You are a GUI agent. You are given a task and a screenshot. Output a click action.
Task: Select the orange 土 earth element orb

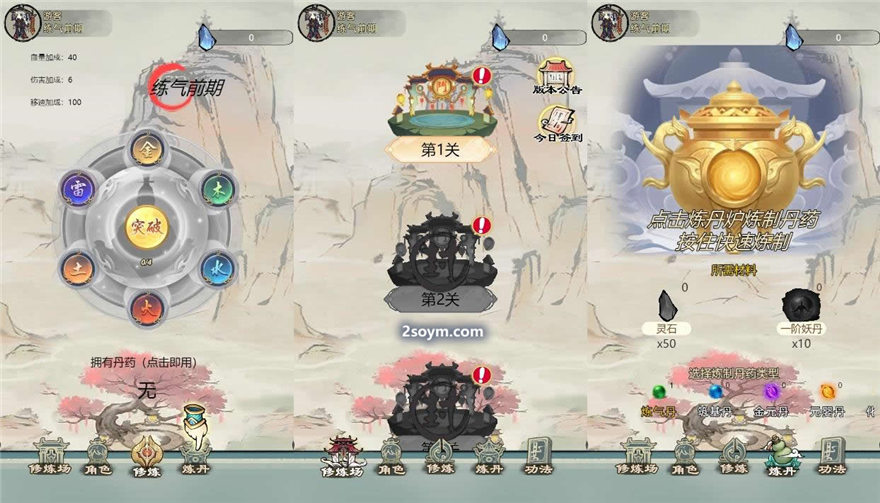click(x=77, y=267)
